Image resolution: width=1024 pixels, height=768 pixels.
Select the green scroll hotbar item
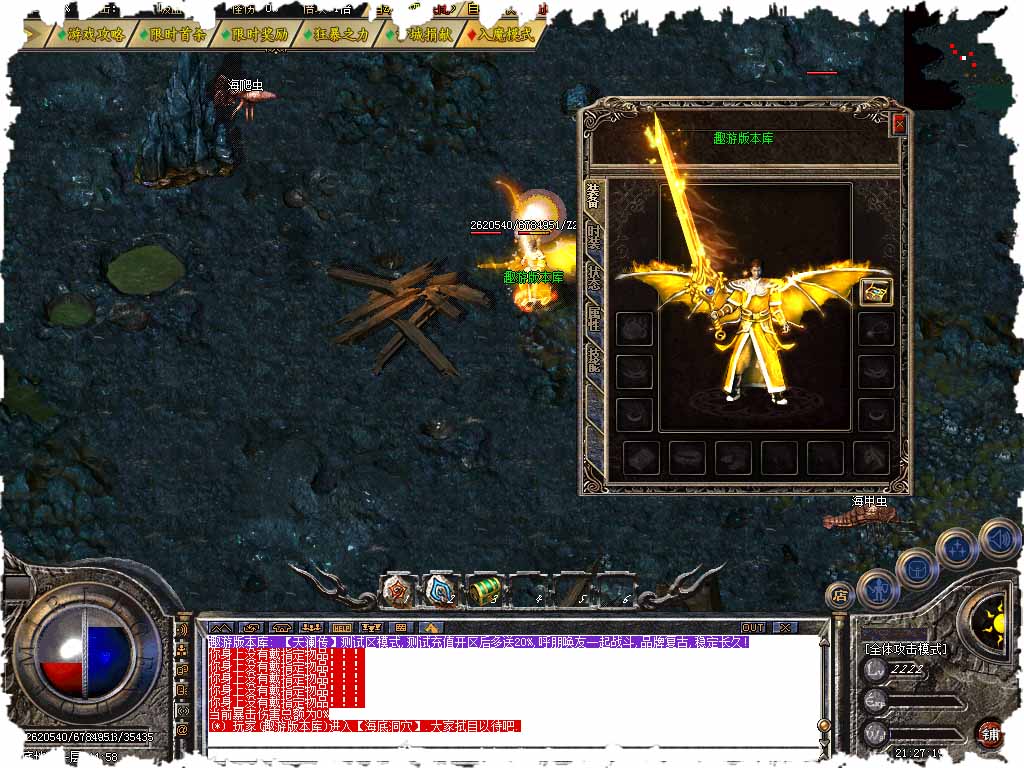pyautogui.click(x=484, y=590)
